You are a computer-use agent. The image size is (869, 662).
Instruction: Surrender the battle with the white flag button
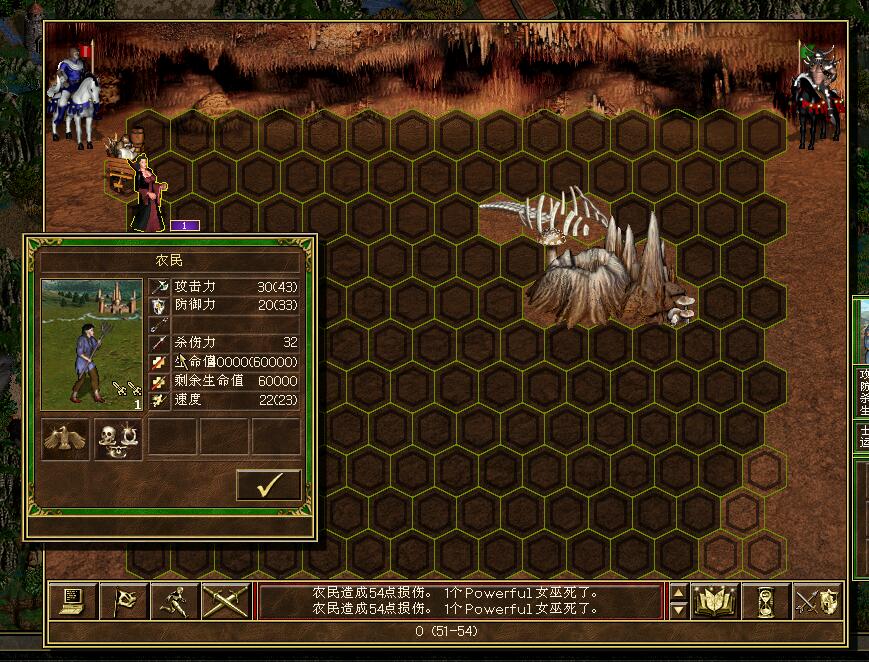(x=124, y=600)
